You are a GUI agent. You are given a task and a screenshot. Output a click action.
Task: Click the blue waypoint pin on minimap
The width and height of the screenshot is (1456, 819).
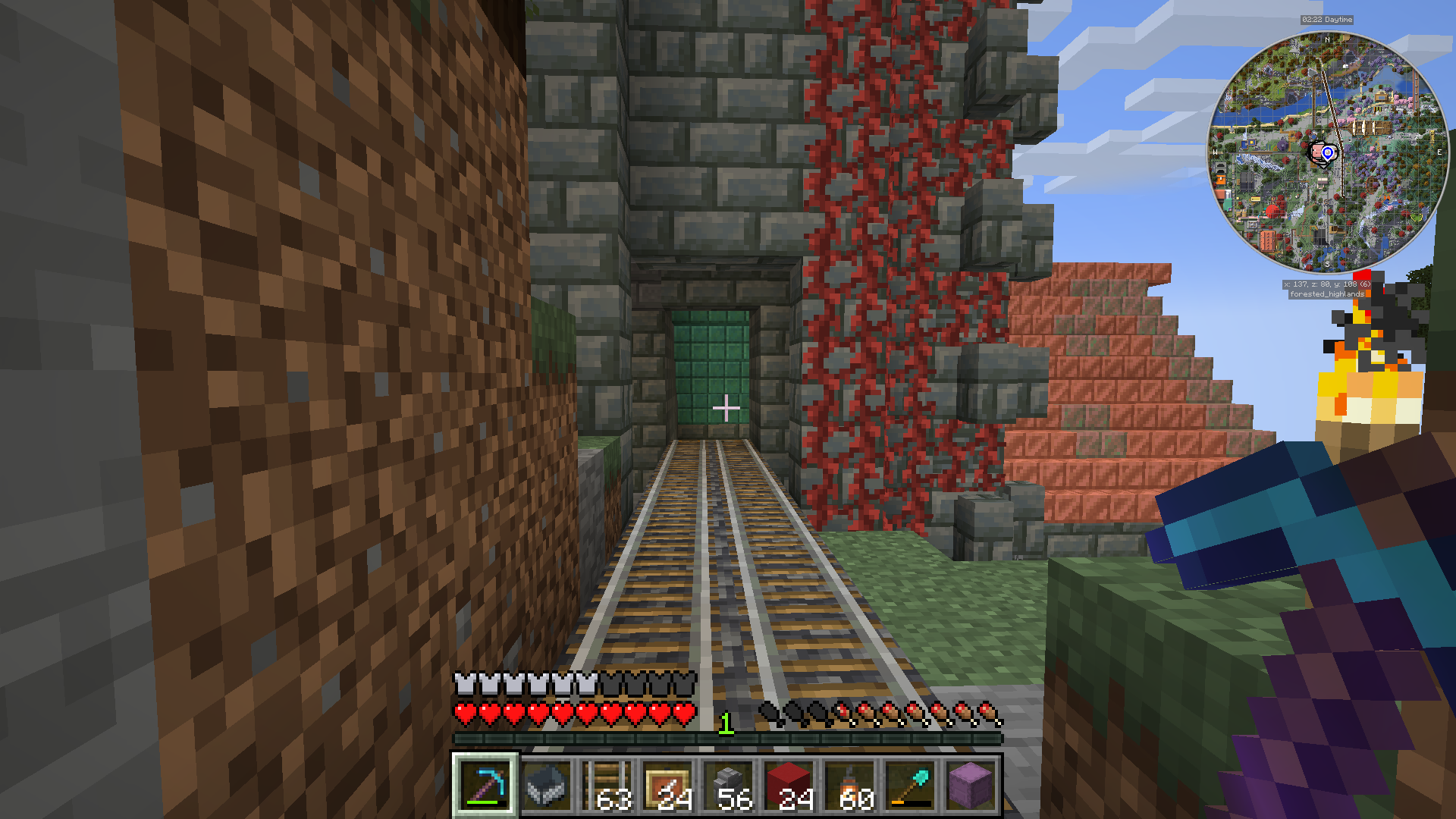1328,153
